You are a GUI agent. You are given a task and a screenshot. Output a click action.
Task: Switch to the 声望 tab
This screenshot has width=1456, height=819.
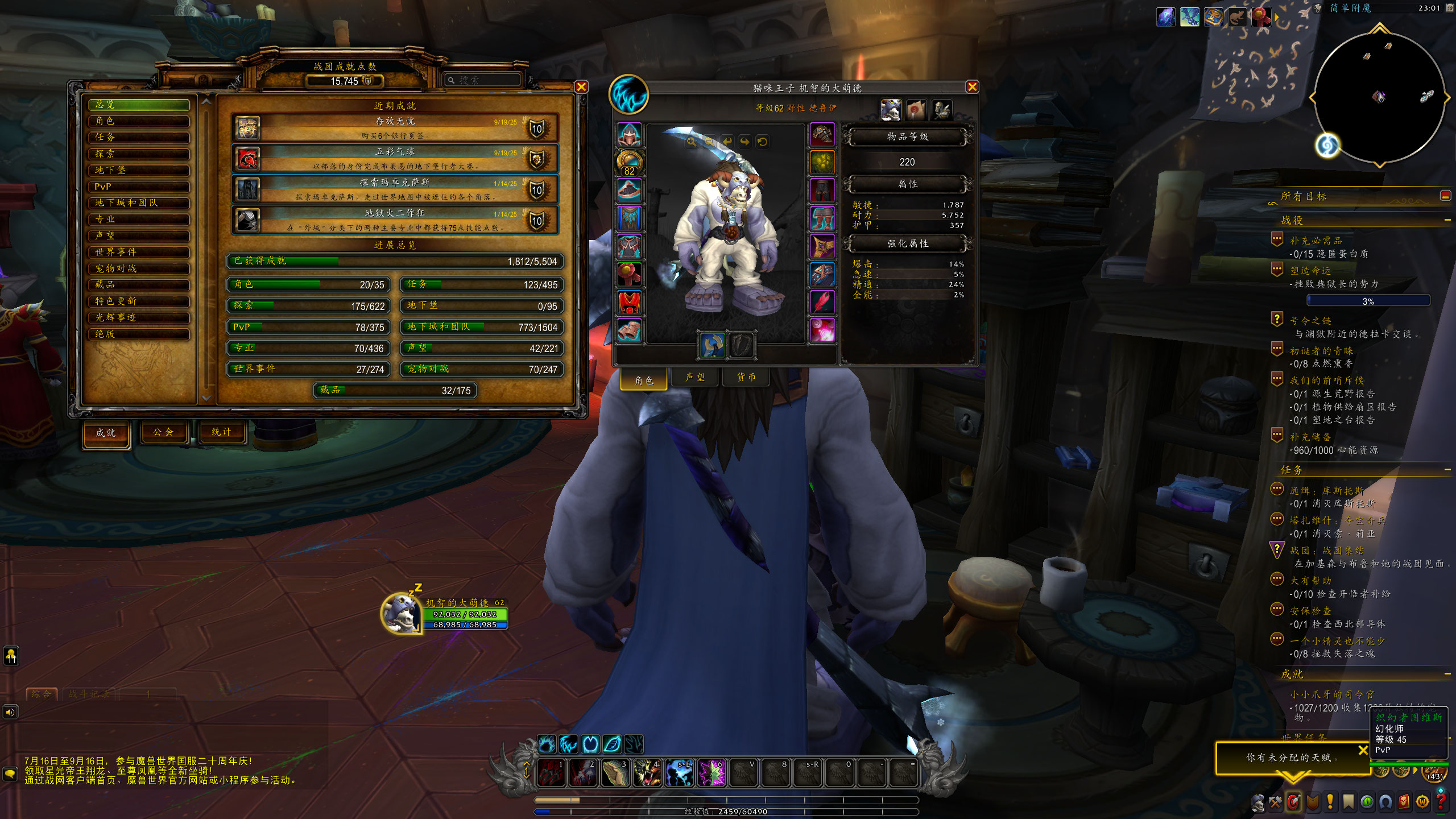pyautogui.click(x=695, y=377)
